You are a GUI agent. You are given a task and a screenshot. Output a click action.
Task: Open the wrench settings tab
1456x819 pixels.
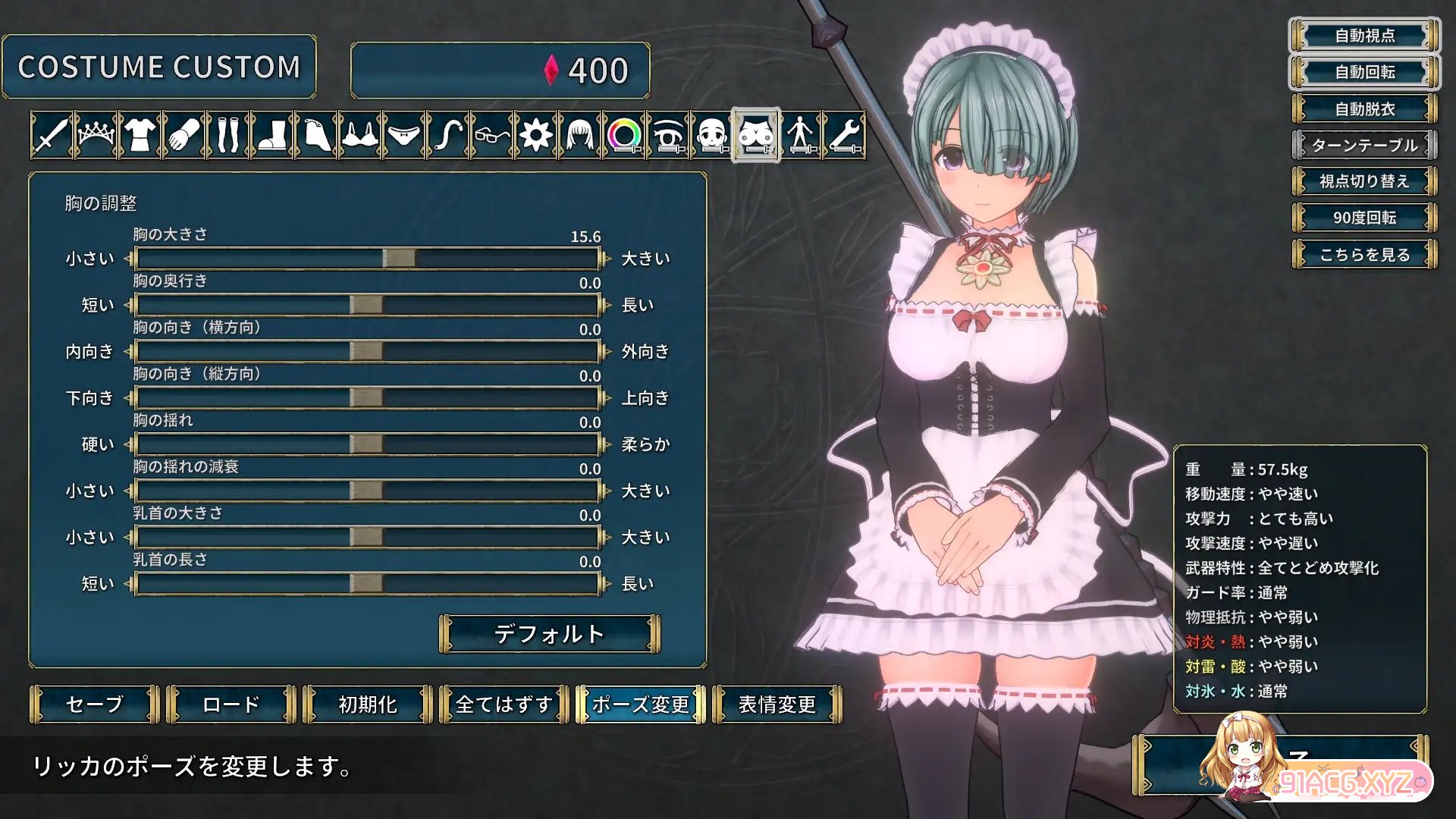pyautogui.click(x=844, y=136)
